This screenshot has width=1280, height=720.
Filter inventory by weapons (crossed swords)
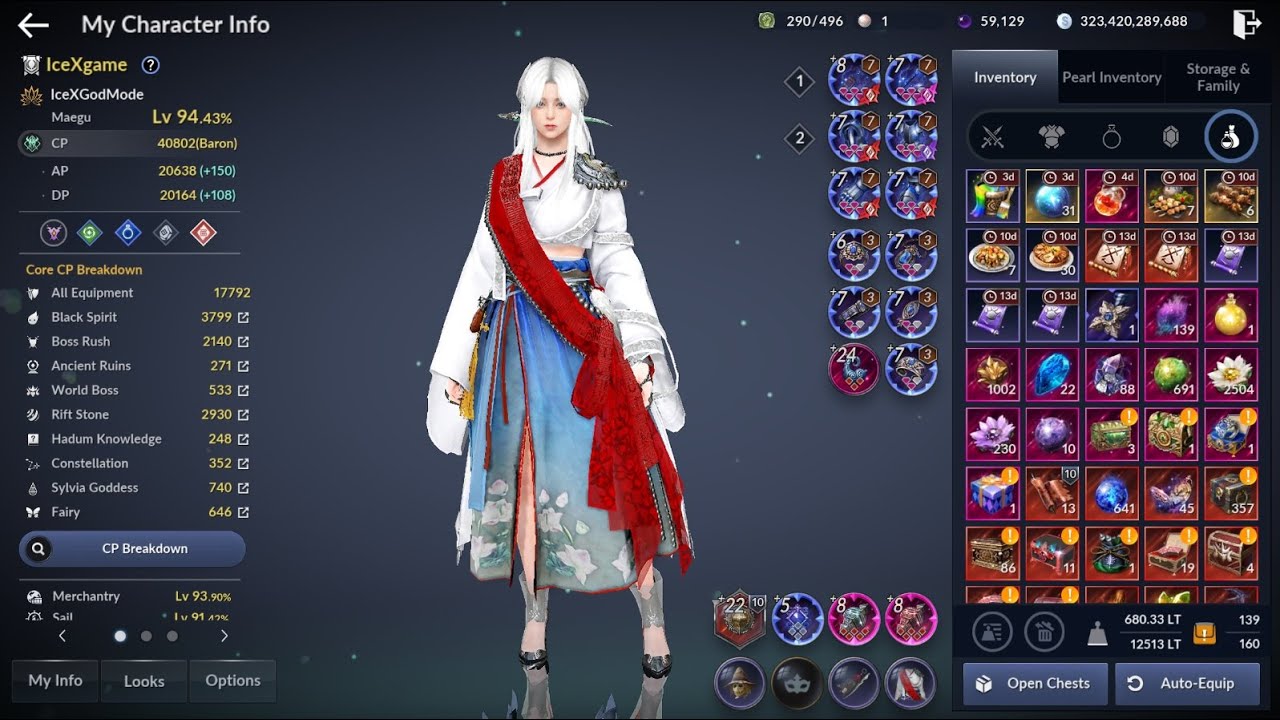point(992,138)
